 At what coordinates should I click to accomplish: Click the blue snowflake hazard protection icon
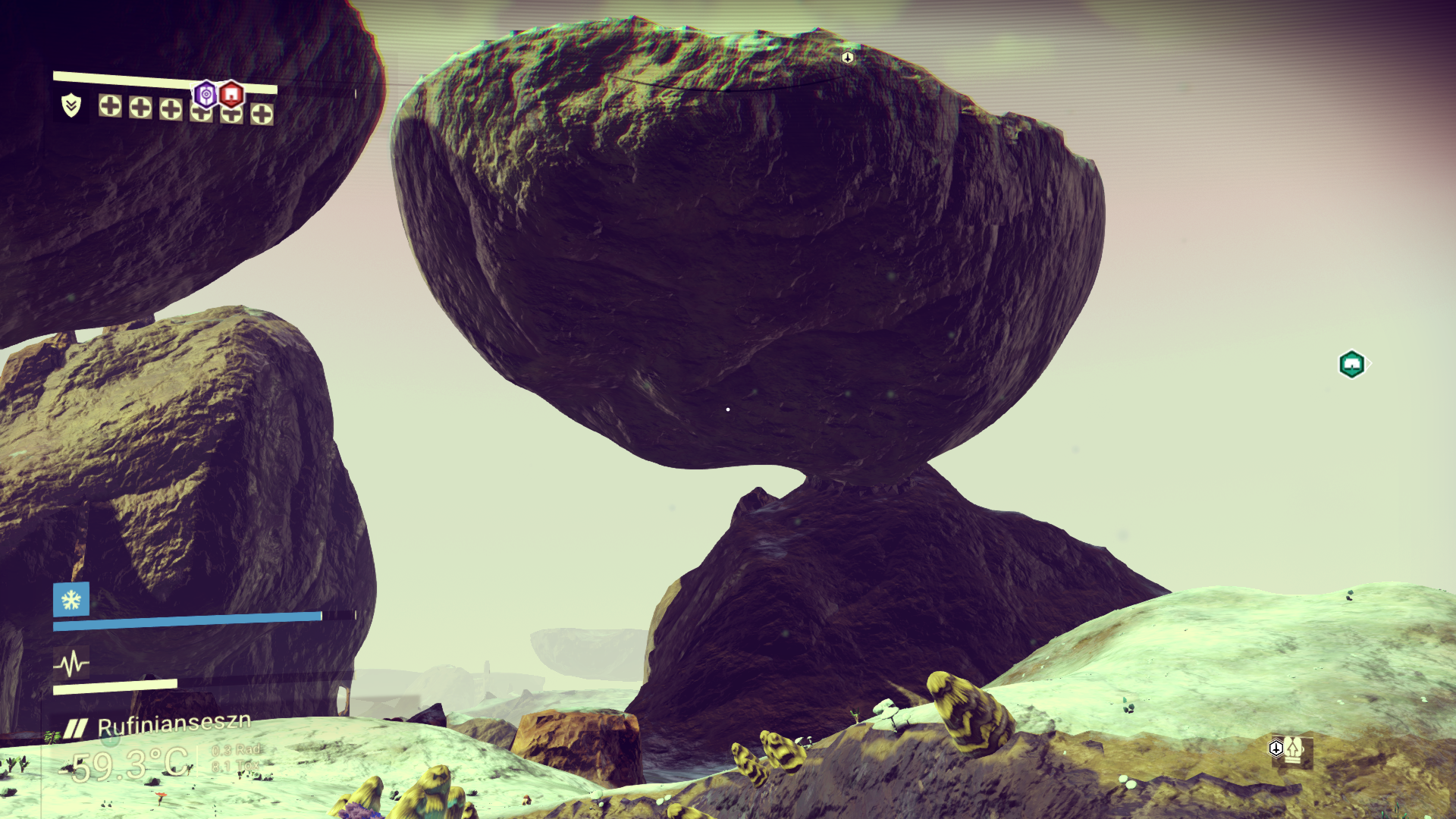click(x=71, y=600)
